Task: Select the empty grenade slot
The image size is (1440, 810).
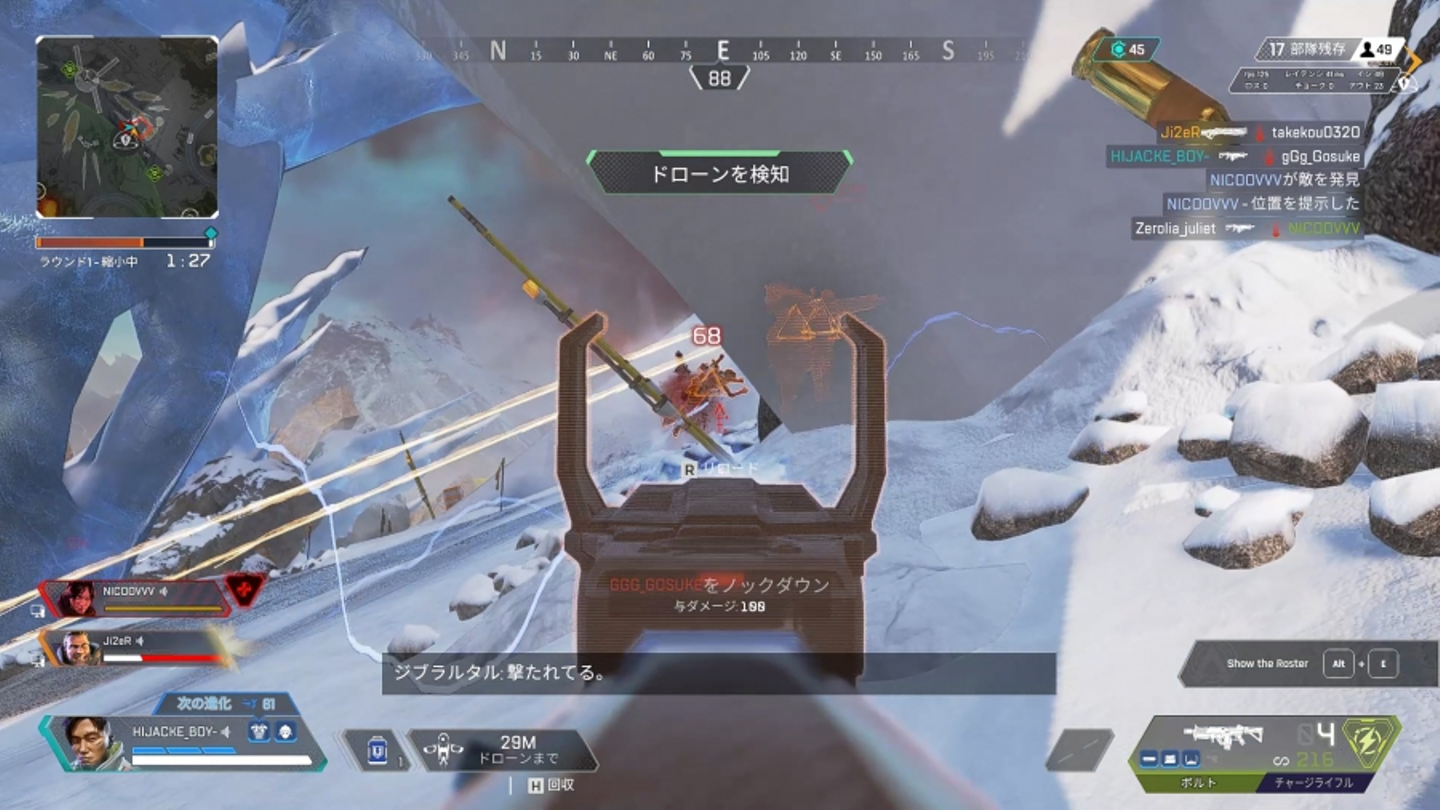Action: (1080, 750)
